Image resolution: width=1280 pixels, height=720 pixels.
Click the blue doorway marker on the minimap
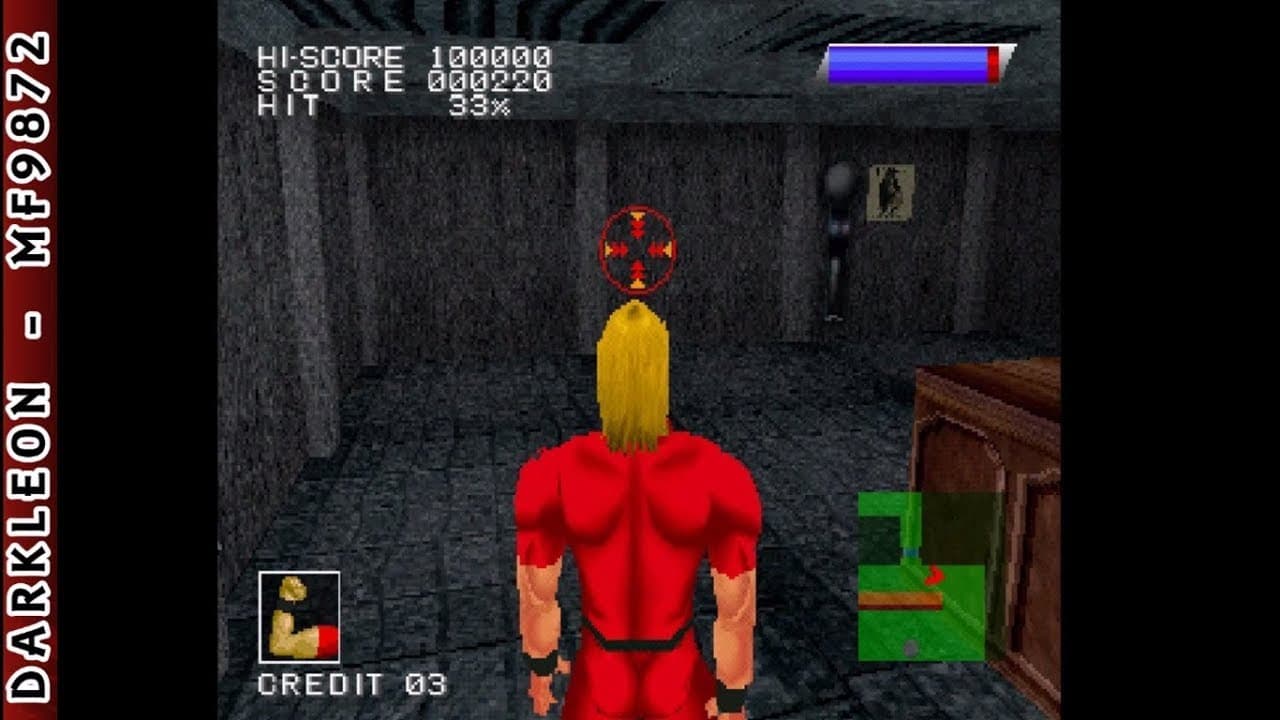(910, 552)
